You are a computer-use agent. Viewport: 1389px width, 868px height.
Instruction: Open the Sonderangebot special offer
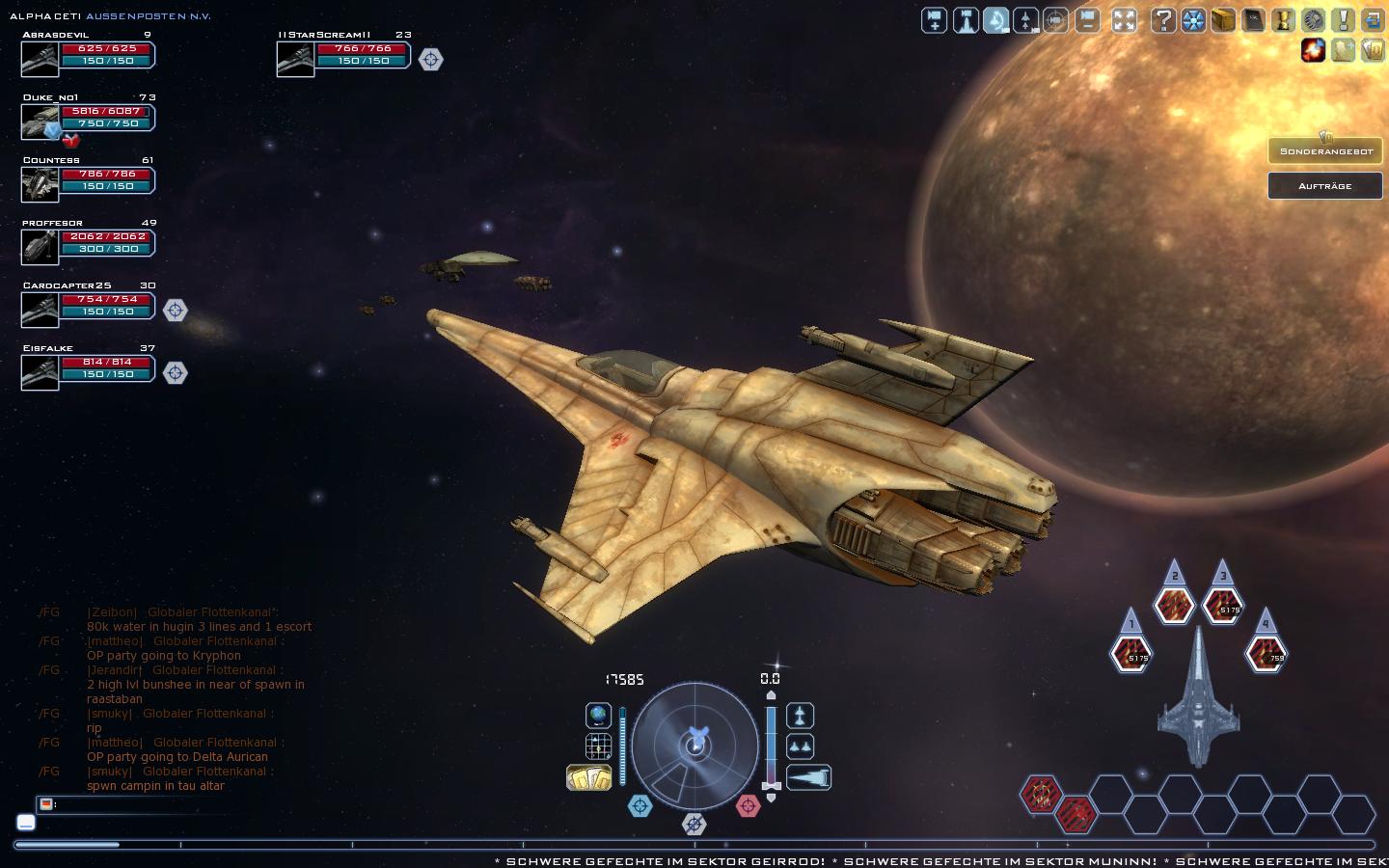pyautogui.click(x=1325, y=151)
